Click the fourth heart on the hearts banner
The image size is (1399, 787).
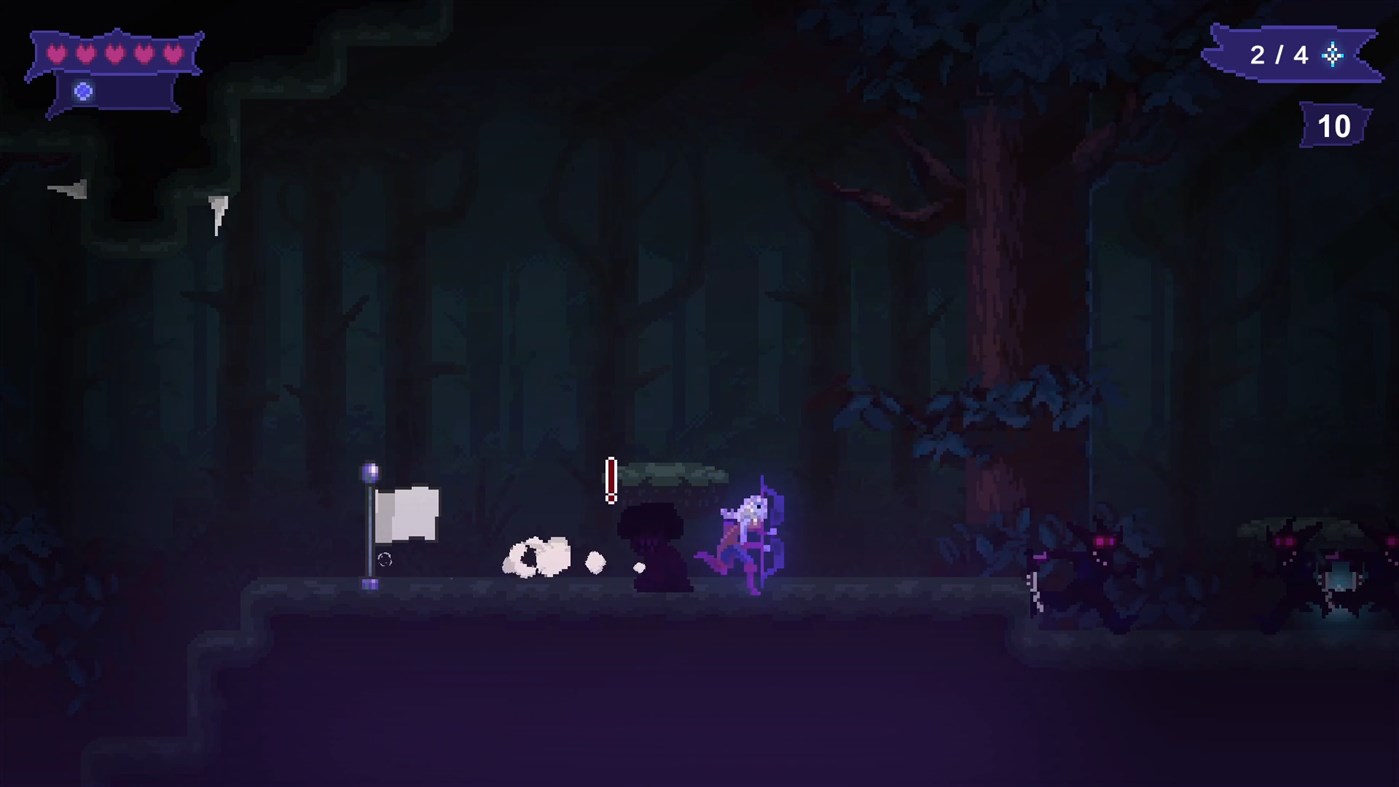tap(144, 53)
